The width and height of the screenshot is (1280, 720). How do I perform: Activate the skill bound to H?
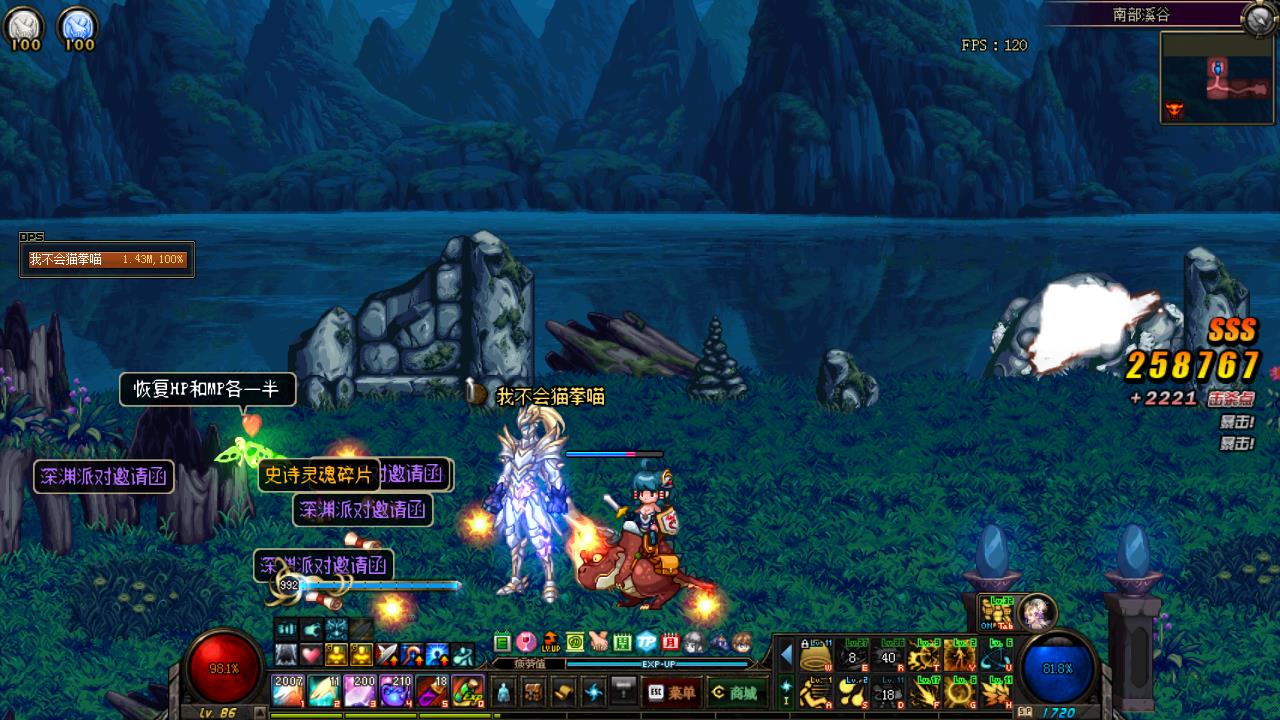click(x=996, y=692)
